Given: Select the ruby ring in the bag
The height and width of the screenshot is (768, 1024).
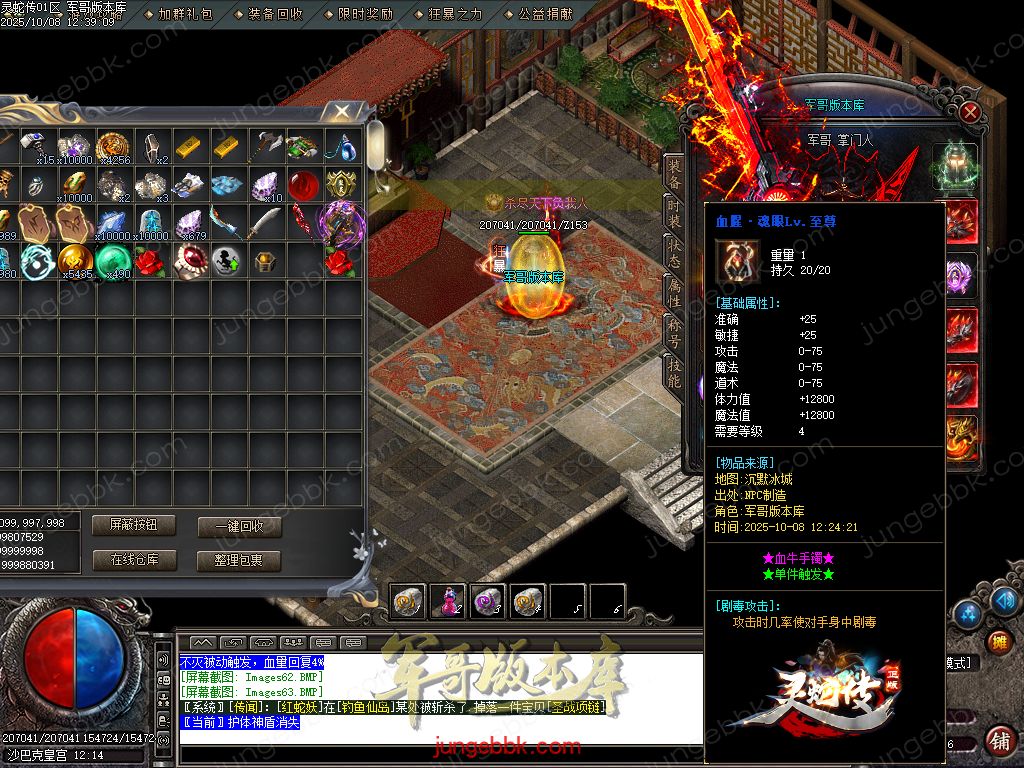Looking at the screenshot, I should pos(189,261).
